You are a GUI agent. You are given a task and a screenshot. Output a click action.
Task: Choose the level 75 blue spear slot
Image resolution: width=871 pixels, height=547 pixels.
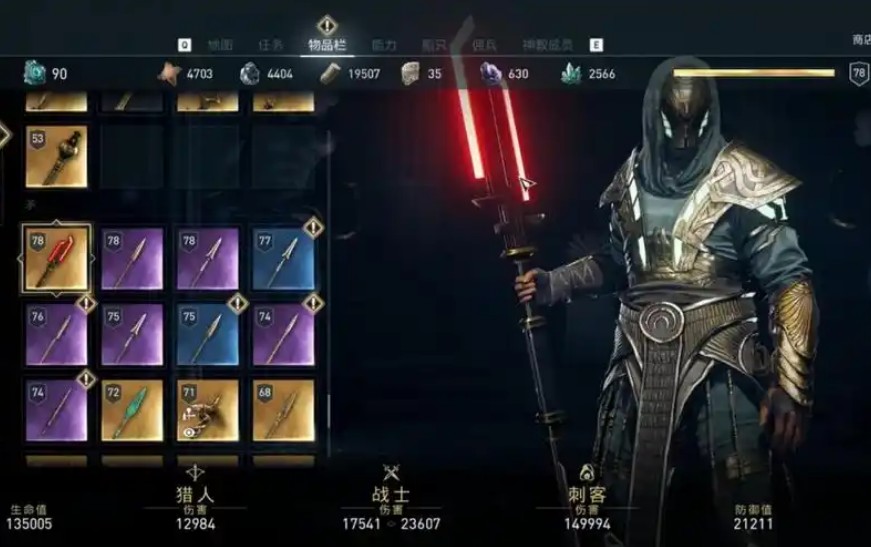(208, 334)
